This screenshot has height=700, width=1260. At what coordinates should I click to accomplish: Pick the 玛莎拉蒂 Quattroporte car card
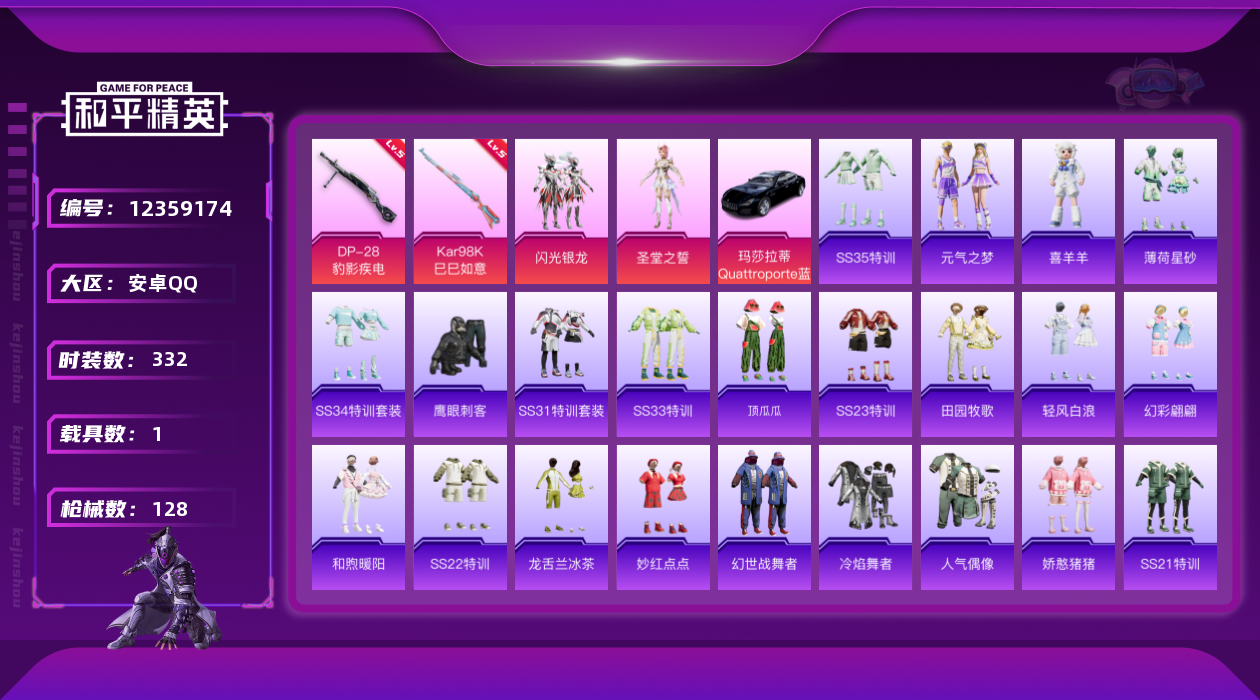(764, 210)
